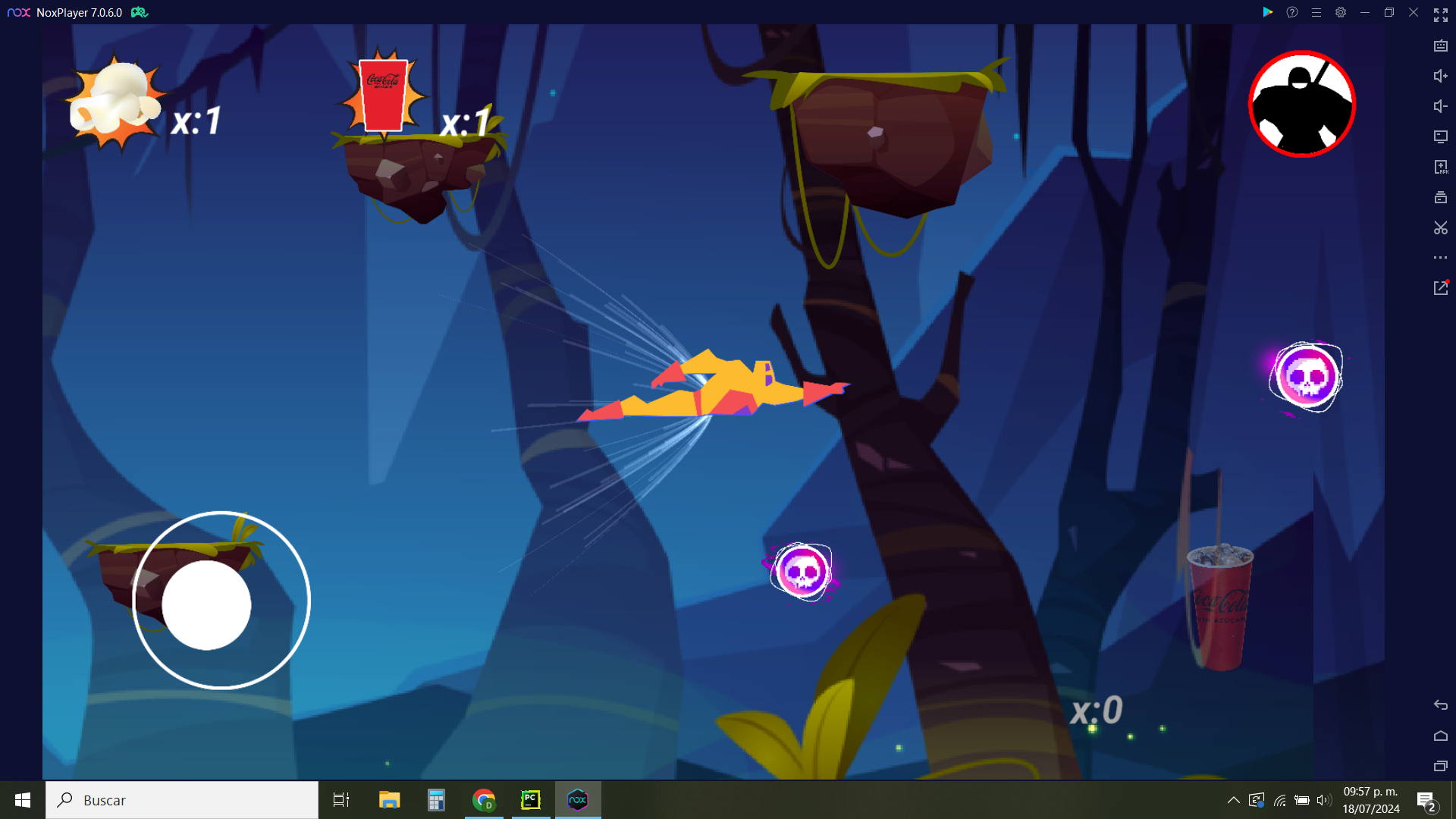The height and width of the screenshot is (819, 1456).
Task: Use the translucent Coca-Cola cup power-up
Action: [x=1219, y=607]
